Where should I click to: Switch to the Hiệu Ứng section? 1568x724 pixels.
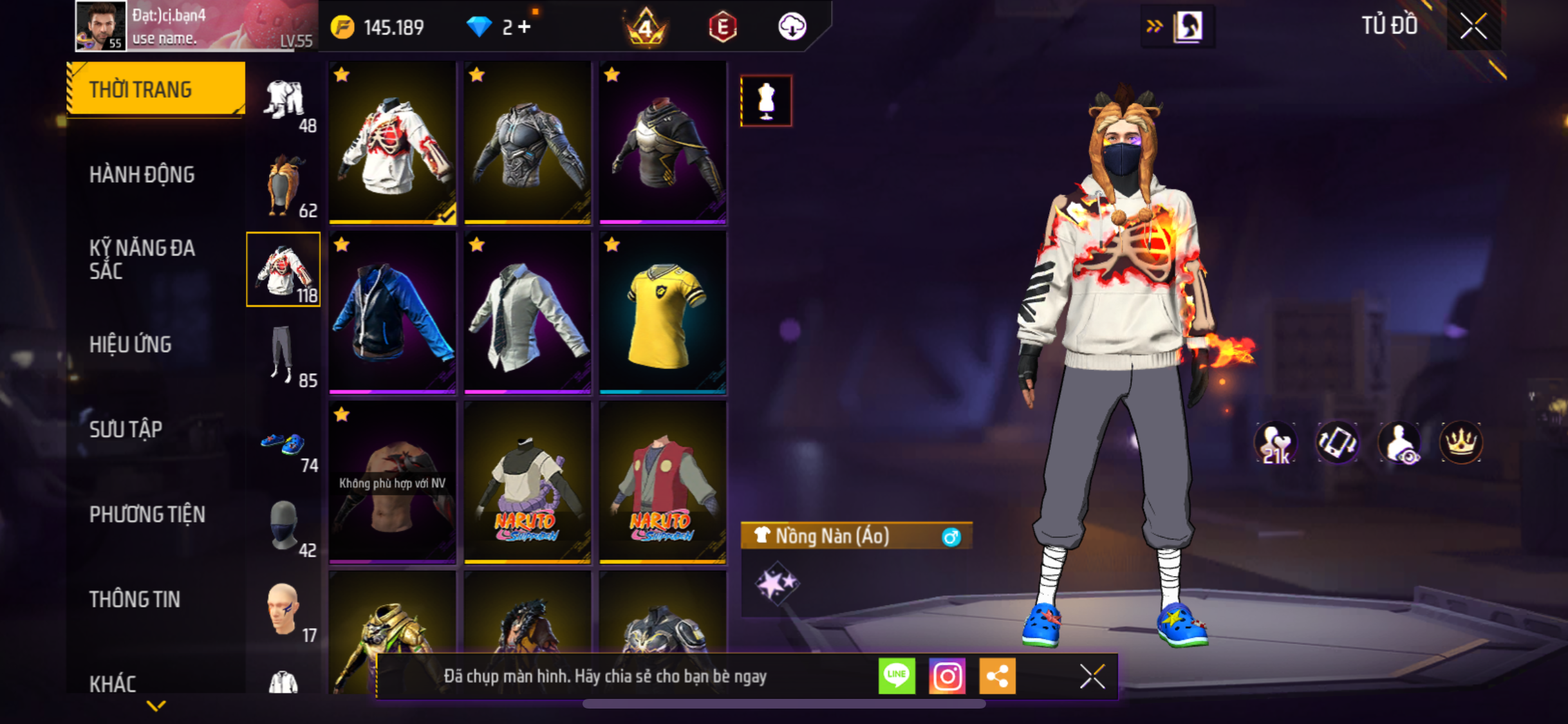point(130,344)
